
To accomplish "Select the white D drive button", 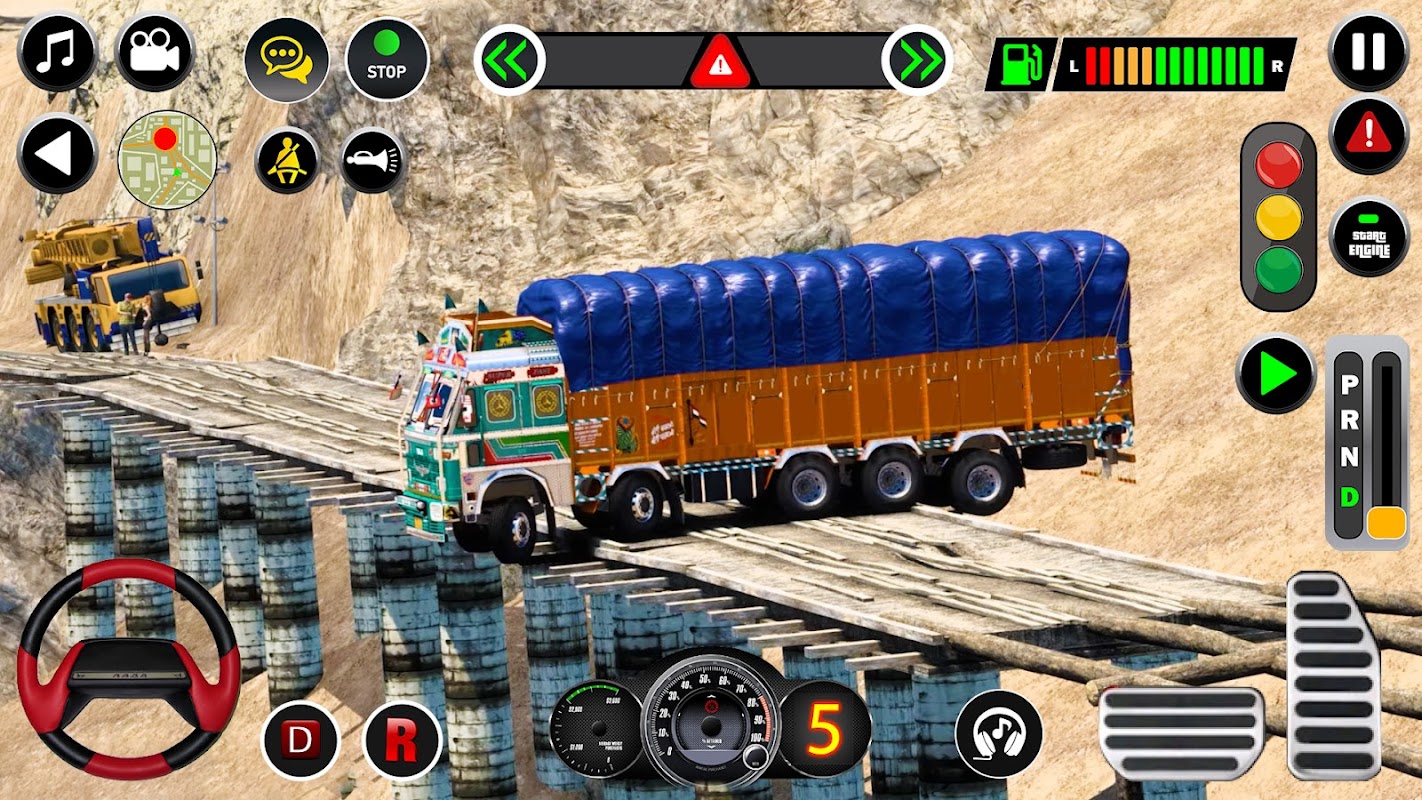I will pos(300,741).
